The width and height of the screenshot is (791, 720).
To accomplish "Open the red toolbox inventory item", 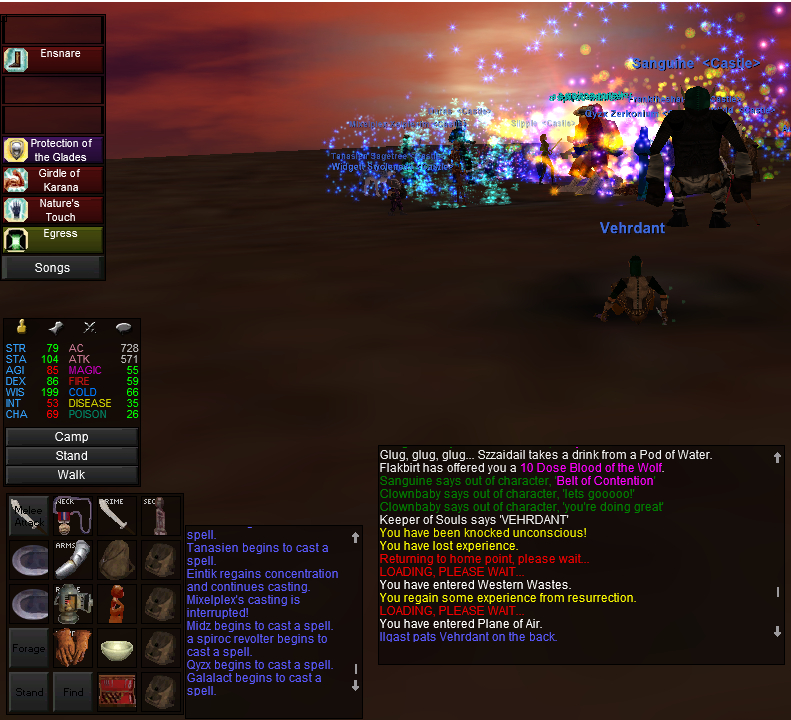I will 116,692.
